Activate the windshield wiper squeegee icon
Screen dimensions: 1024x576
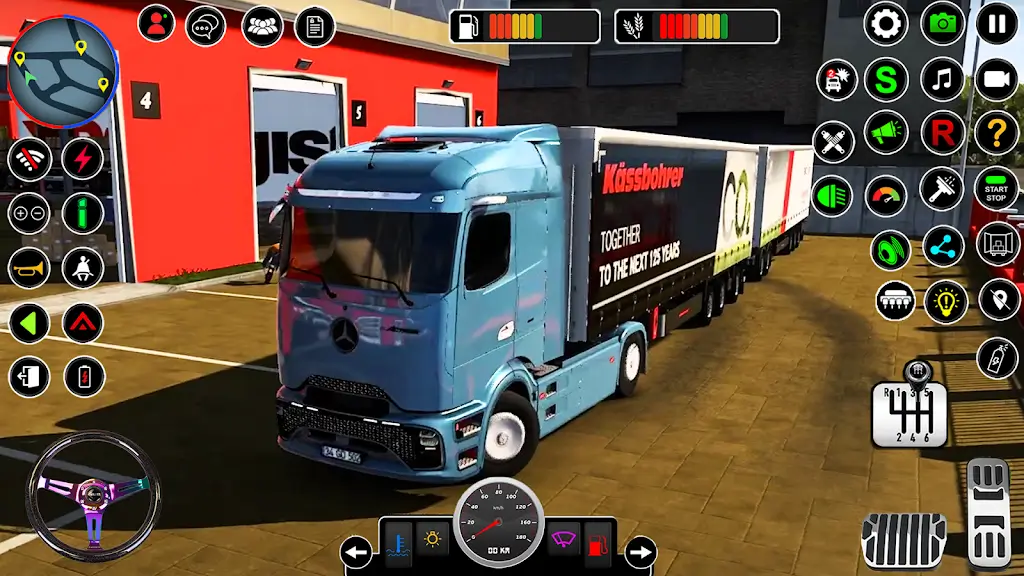[x=942, y=187]
